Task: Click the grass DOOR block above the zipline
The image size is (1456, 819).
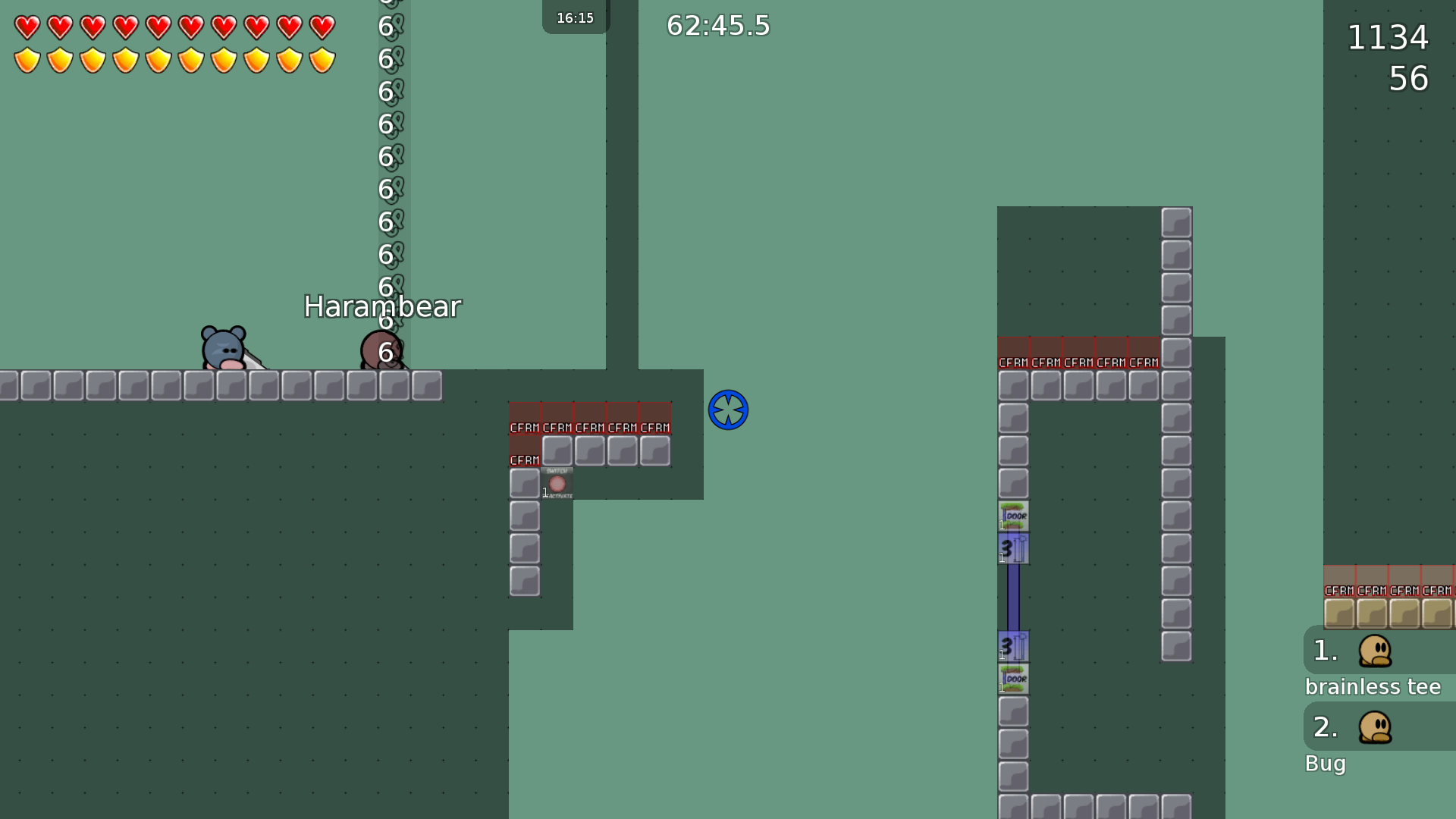Action: pyautogui.click(x=1014, y=515)
